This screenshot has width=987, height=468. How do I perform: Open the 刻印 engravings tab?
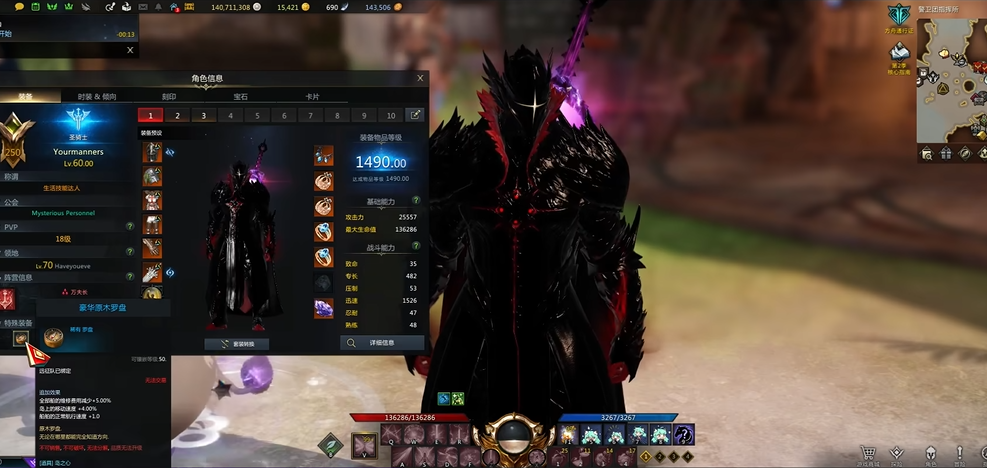pos(169,97)
